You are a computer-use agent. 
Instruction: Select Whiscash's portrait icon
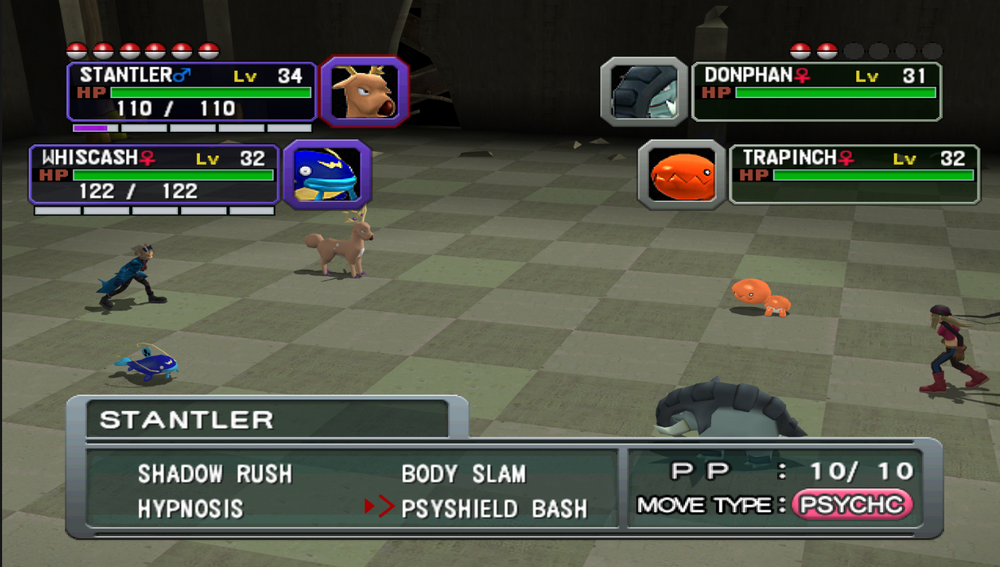pyautogui.click(x=327, y=175)
